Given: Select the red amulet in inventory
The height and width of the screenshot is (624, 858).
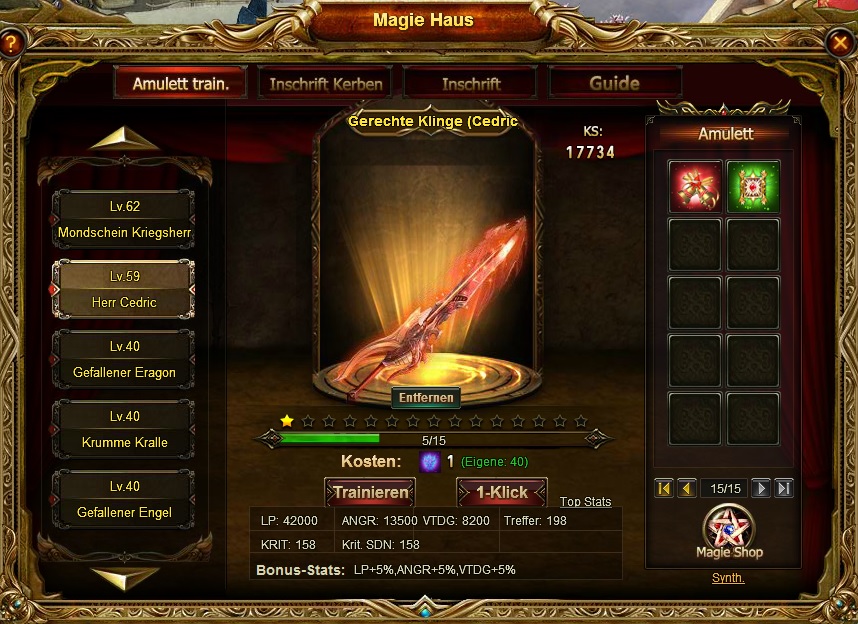Looking at the screenshot, I should click(694, 187).
